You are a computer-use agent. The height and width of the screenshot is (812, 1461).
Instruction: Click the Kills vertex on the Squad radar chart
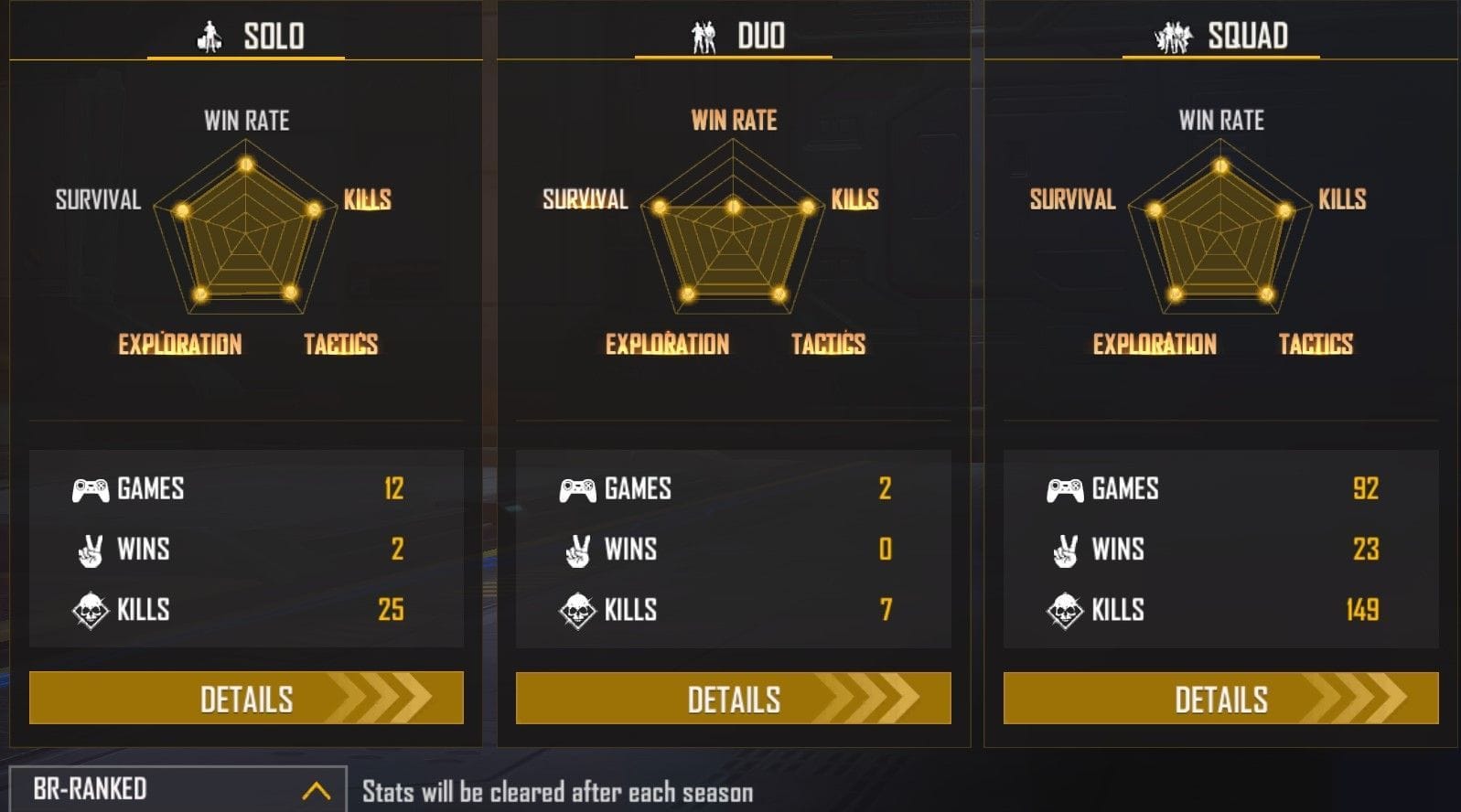tap(1286, 208)
